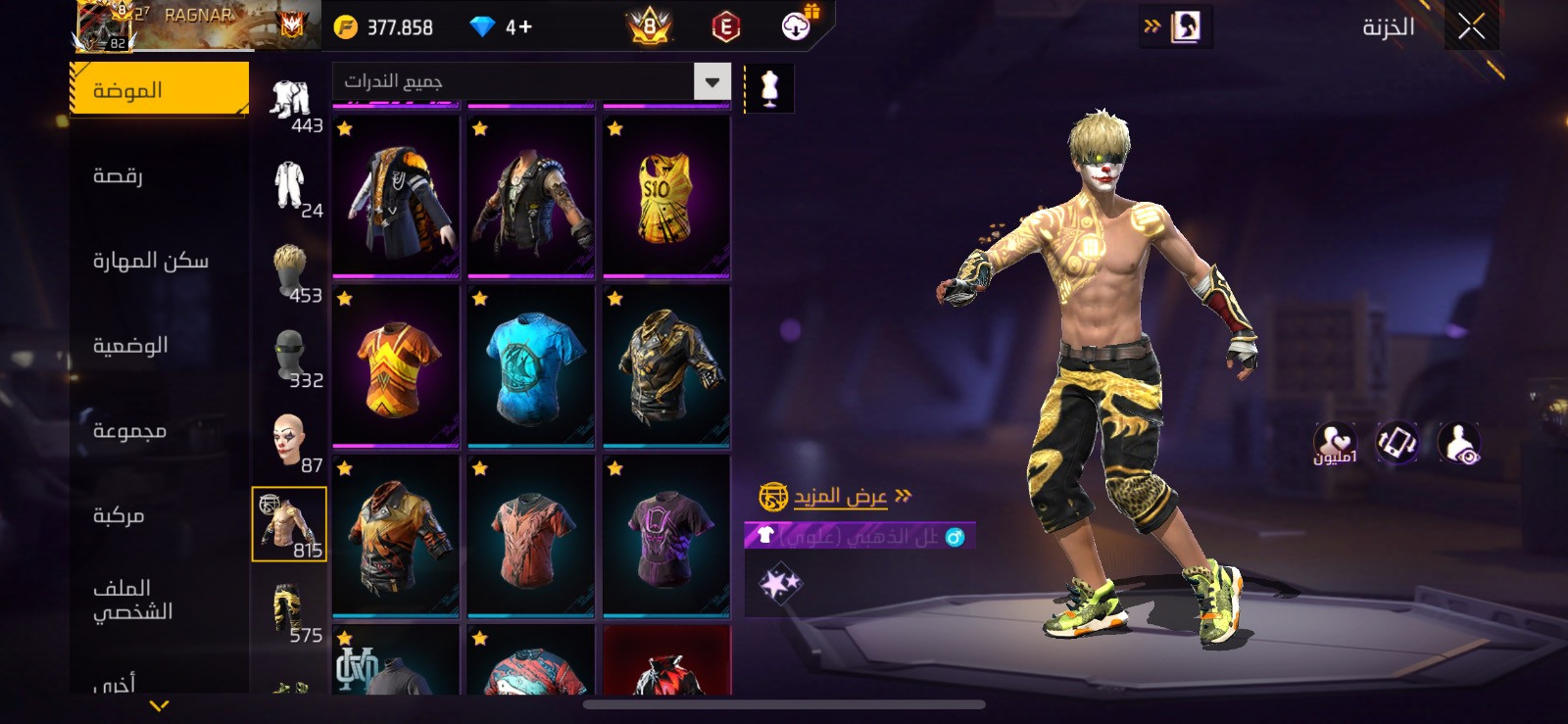
Task: Open the جميع الندرات rarity dropdown
Action: (532, 82)
